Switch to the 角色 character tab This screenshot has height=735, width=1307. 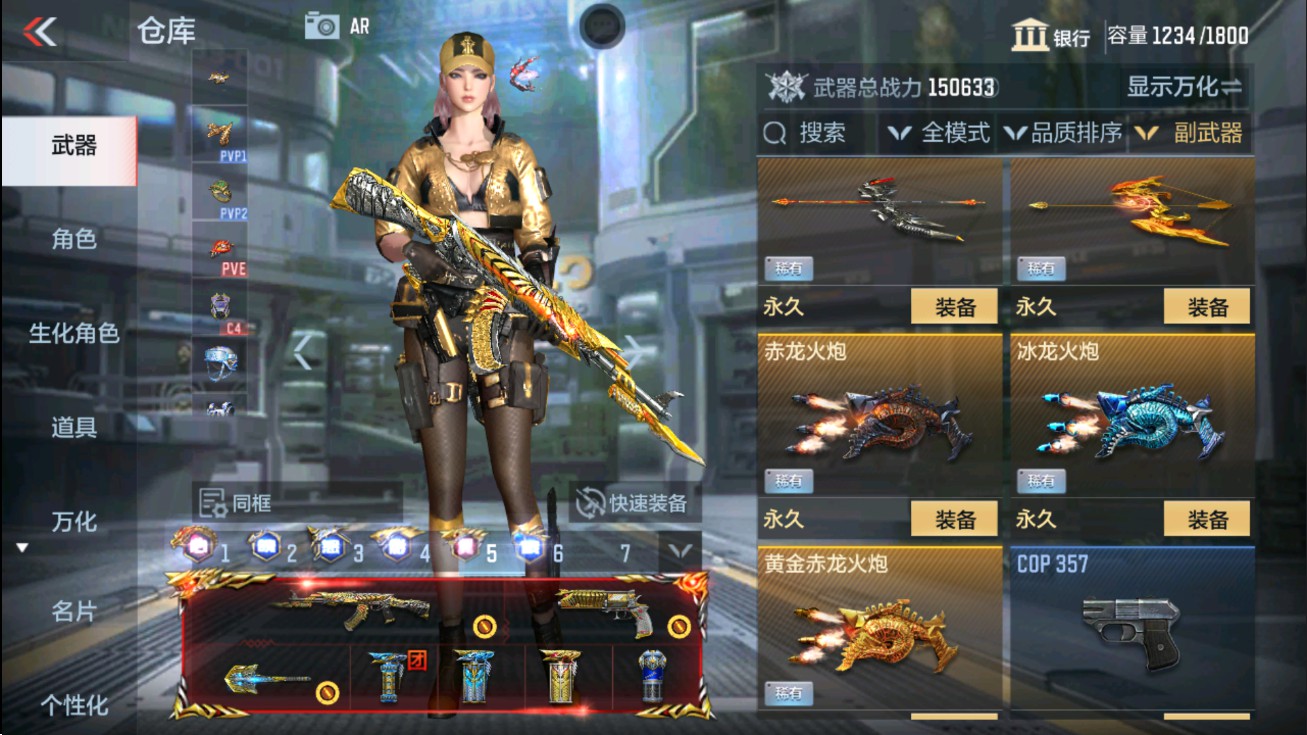pyautogui.click(x=68, y=241)
